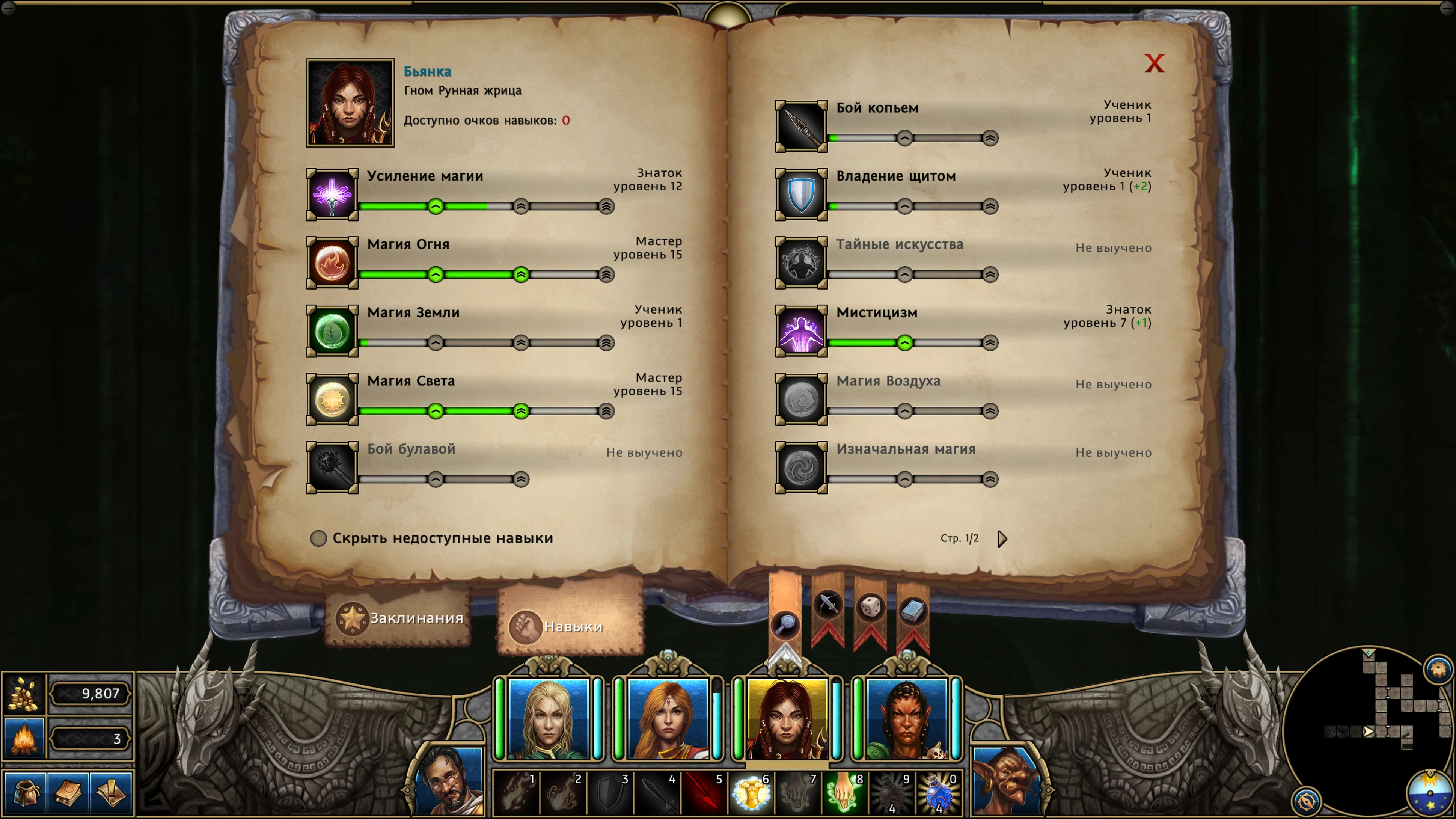Select the Владение щитом shield skill icon
This screenshot has height=819, width=1456.
pyautogui.click(x=801, y=195)
